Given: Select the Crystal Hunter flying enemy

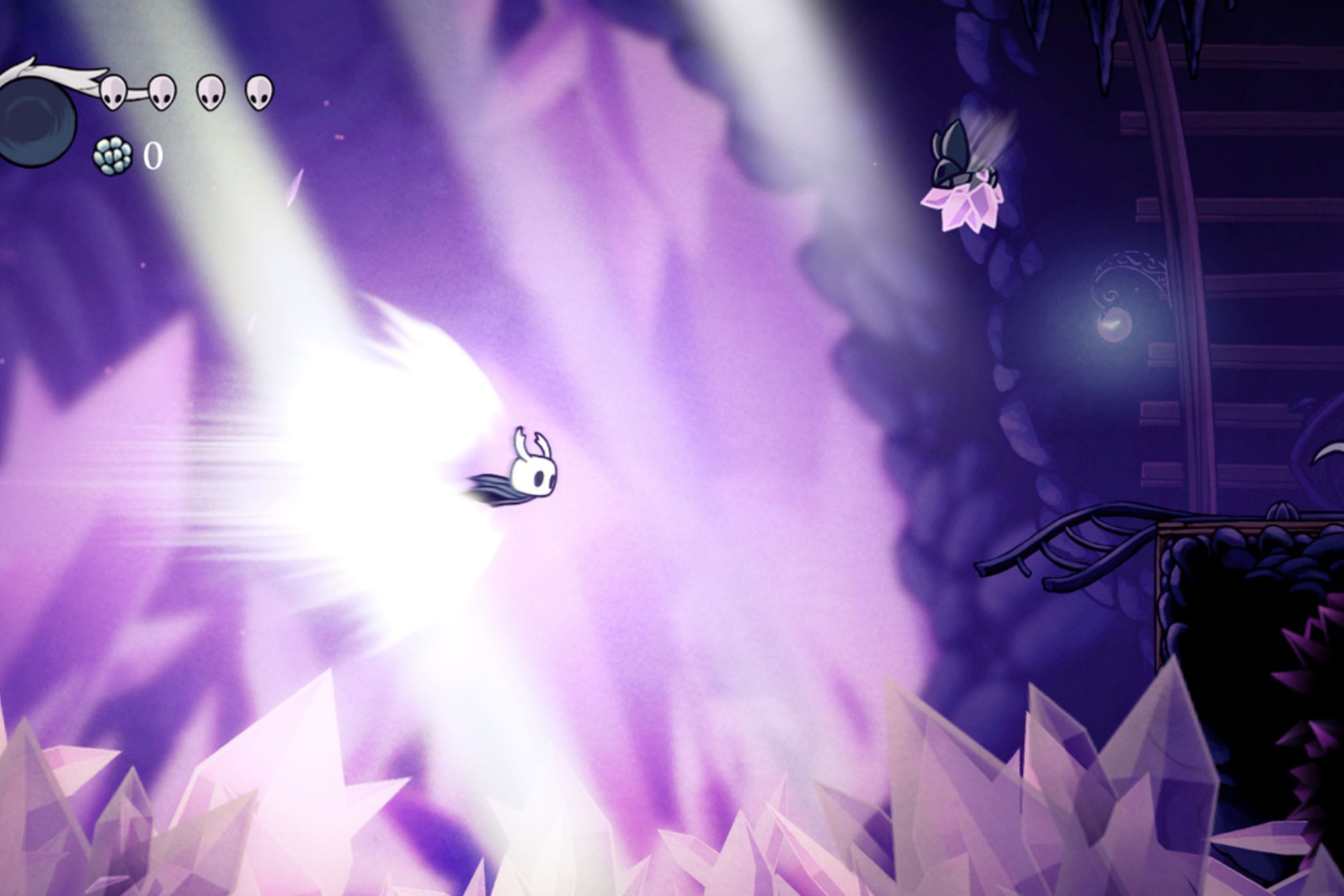Looking at the screenshot, I should (960, 154).
